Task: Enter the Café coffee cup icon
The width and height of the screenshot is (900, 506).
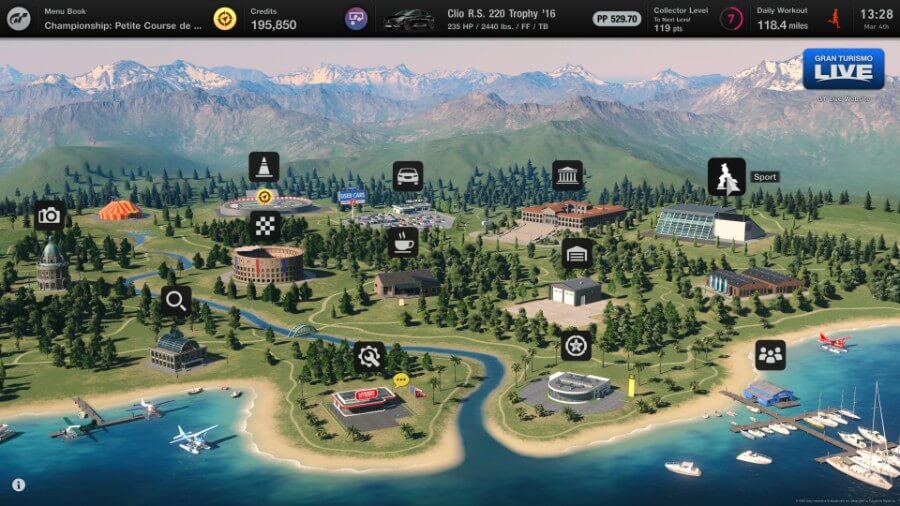Action: coord(403,241)
